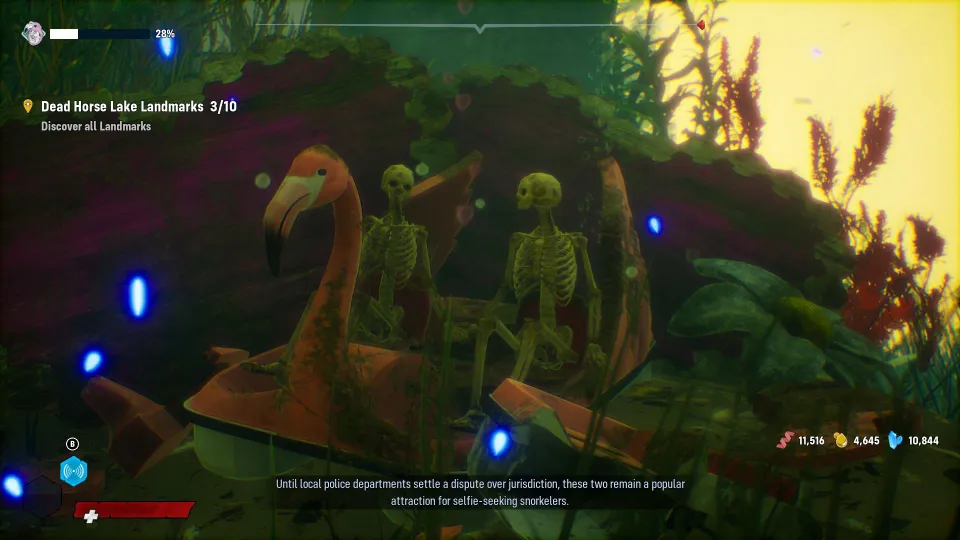Viewport: 960px width, 540px height.
Task: Select the red marker on the compass
Action: point(700,25)
